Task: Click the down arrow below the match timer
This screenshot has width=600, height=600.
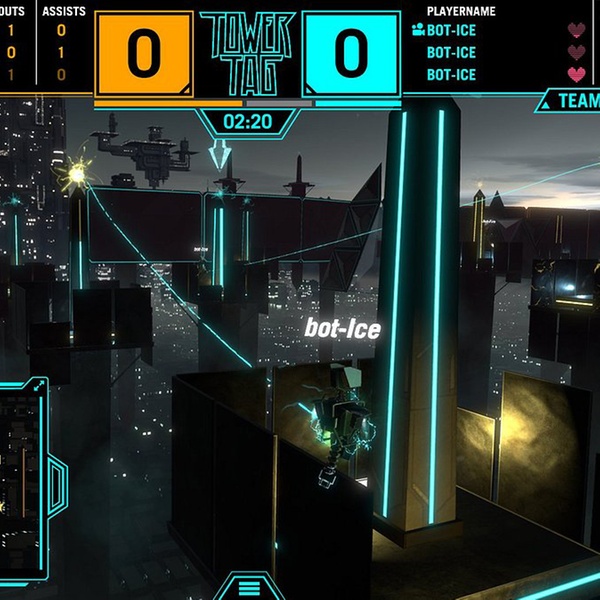Action: click(x=219, y=156)
